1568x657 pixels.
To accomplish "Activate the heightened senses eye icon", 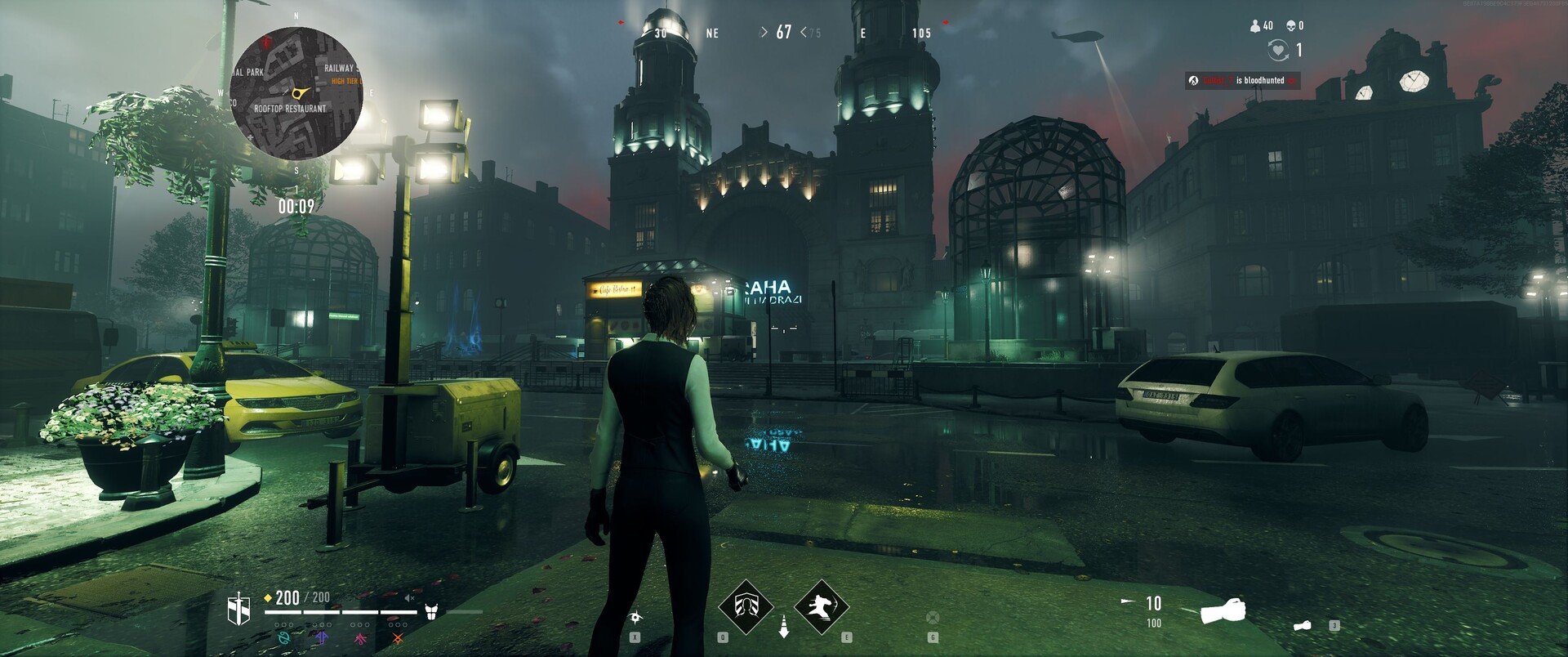I will point(635,618).
